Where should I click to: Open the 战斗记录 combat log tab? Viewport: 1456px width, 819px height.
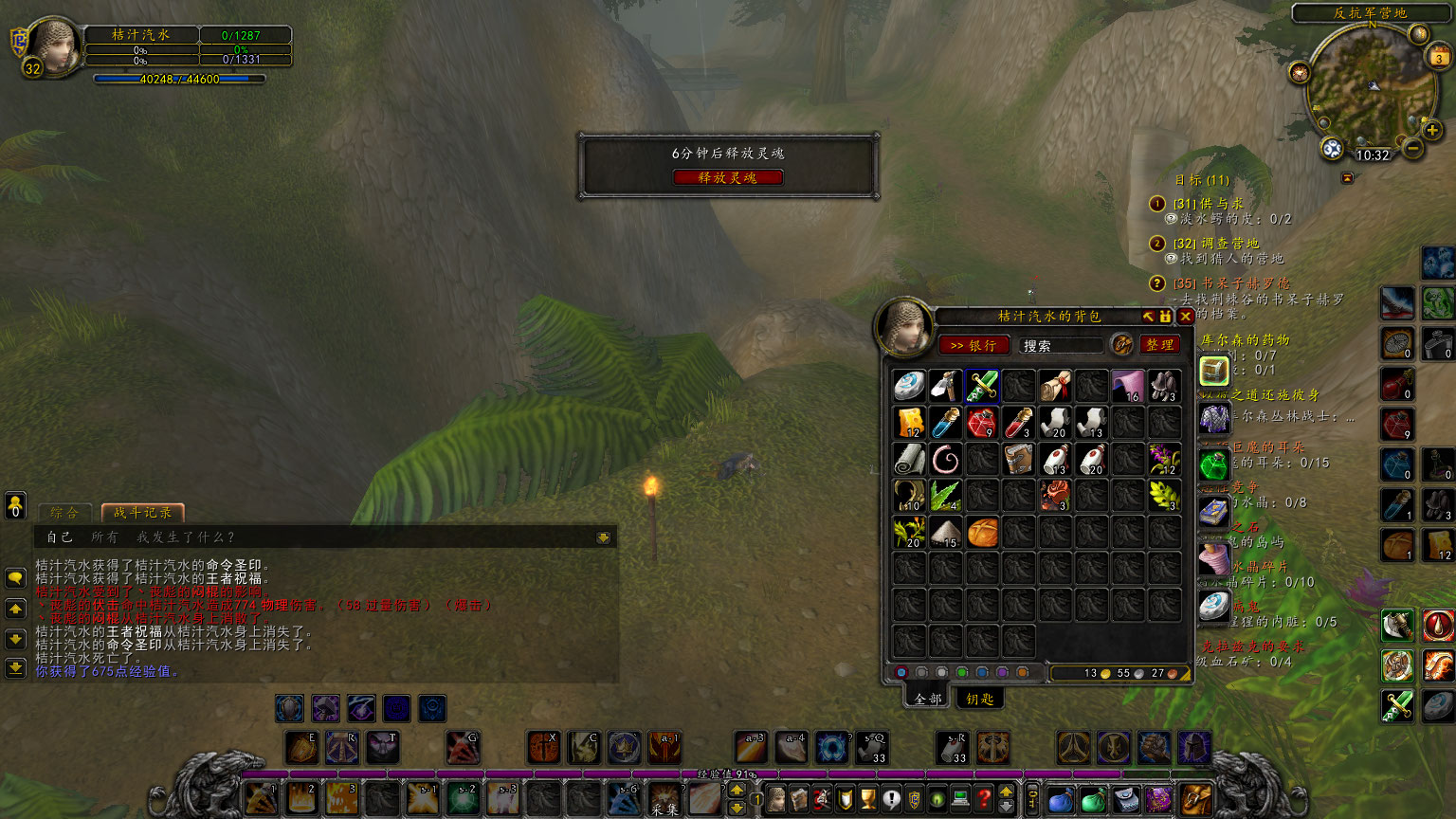(x=142, y=513)
